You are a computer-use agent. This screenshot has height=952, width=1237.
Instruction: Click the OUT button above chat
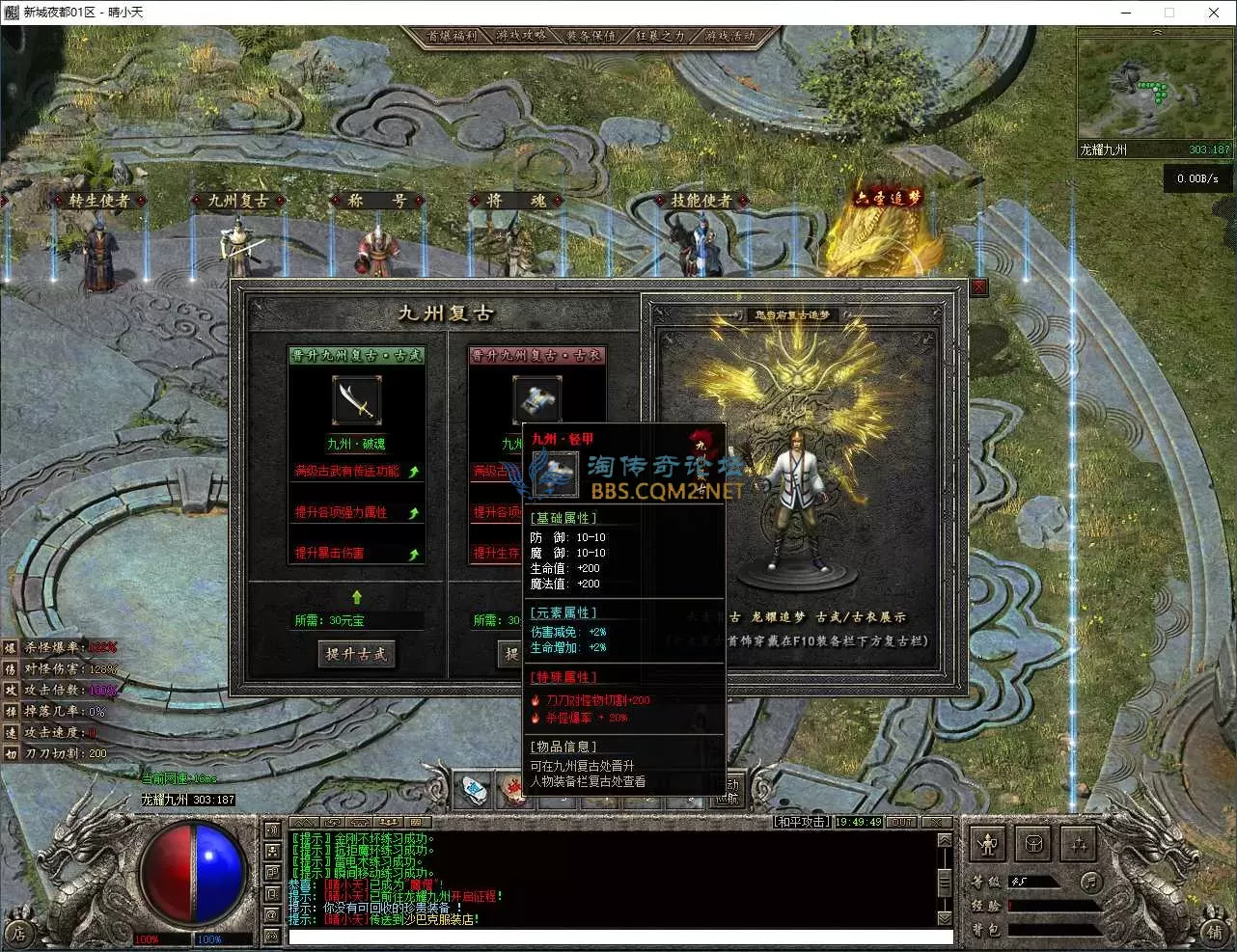[x=900, y=822]
